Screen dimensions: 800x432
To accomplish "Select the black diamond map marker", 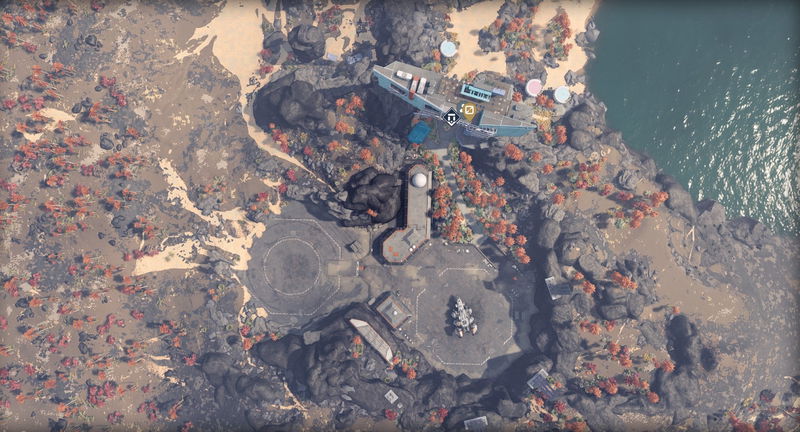I will [x=451, y=116].
